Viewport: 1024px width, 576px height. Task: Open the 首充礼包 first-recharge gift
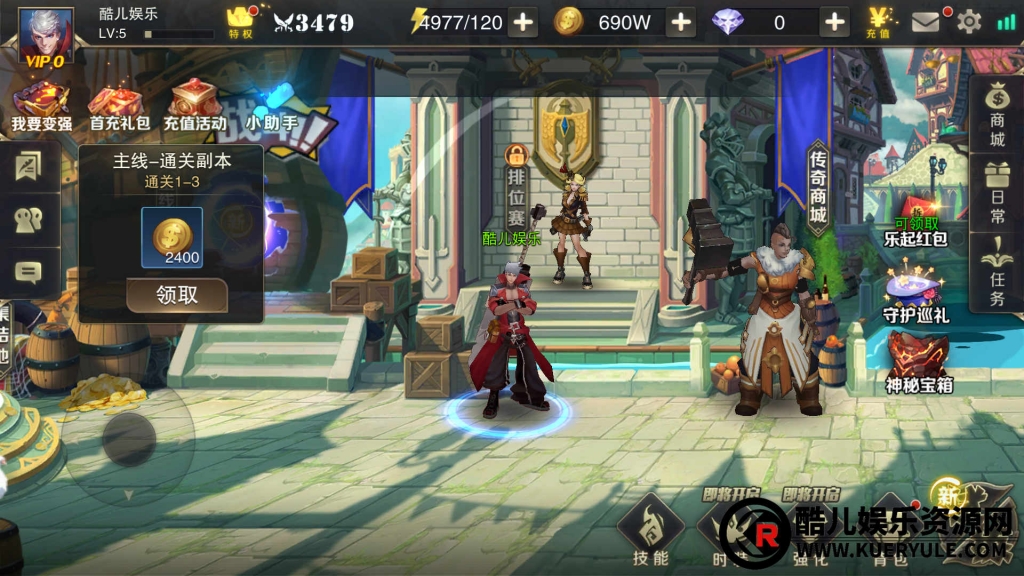[x=119, y=106]
